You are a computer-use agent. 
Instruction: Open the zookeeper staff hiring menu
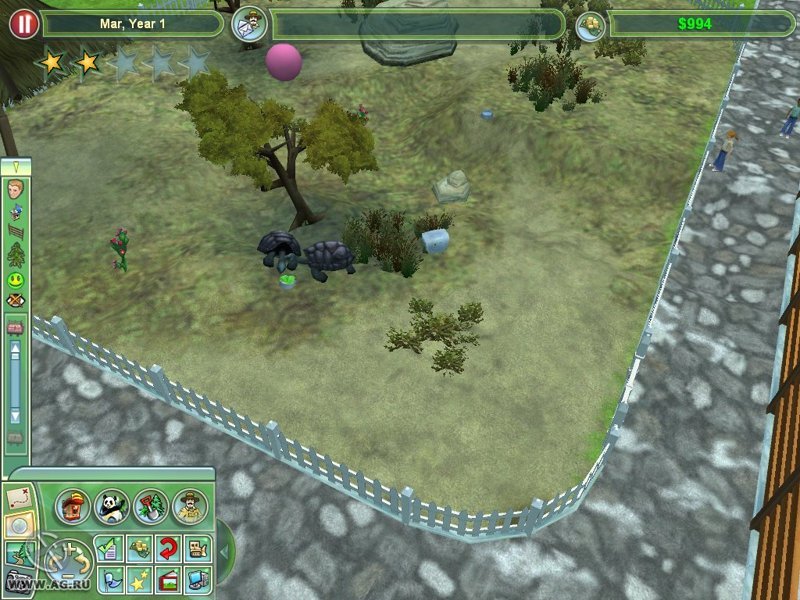(189, 506)
